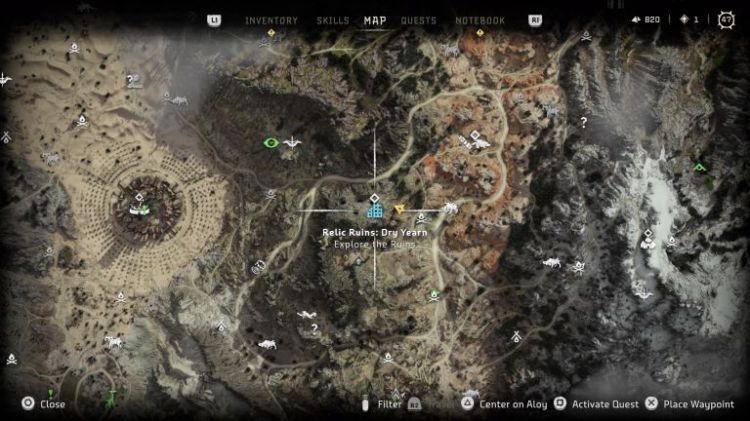Select the blue Relic Ruins building marker
This screenshot has width=750, height=421.
(375, 211)
